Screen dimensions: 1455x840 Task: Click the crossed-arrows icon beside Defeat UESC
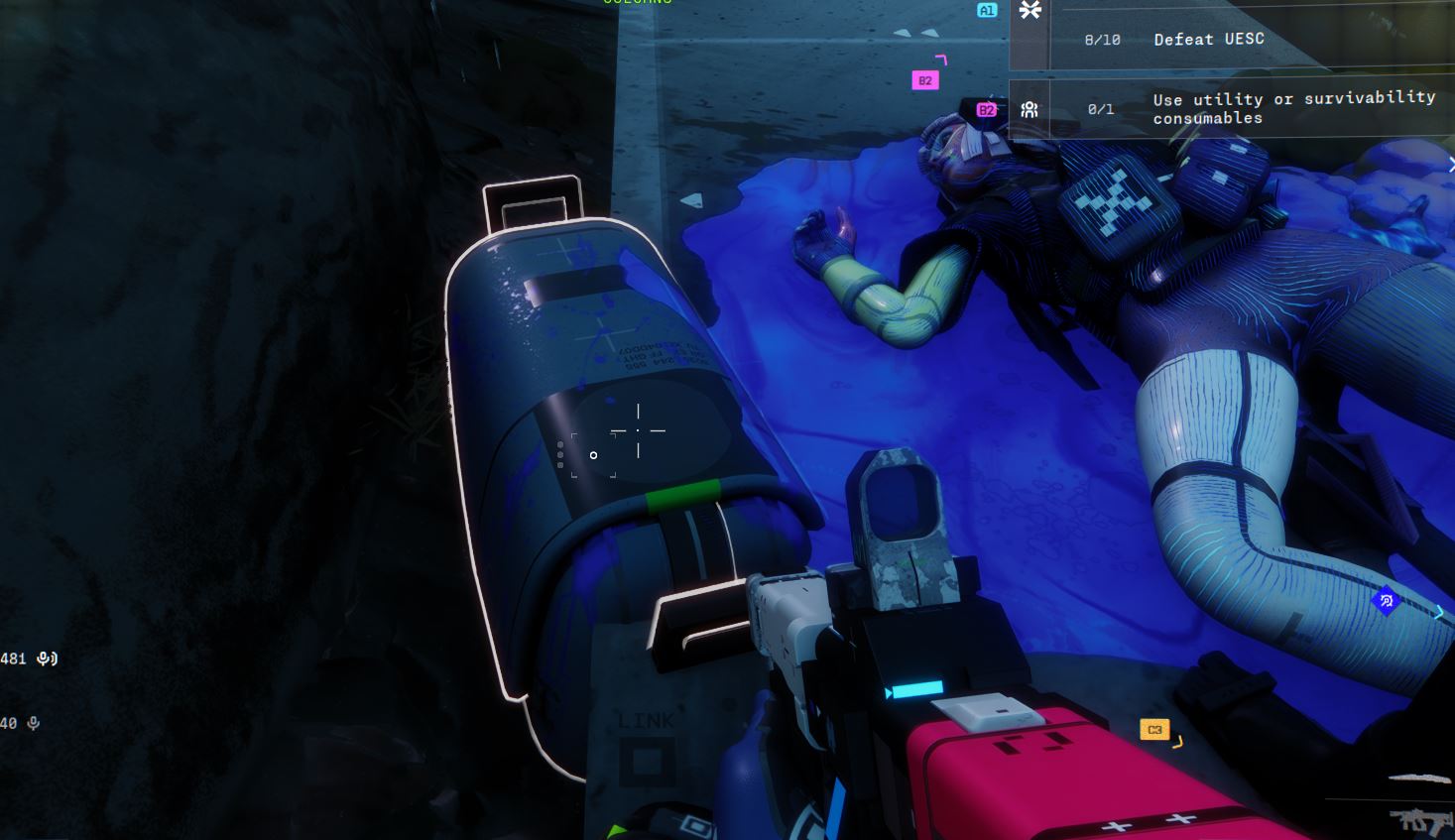1031,11
